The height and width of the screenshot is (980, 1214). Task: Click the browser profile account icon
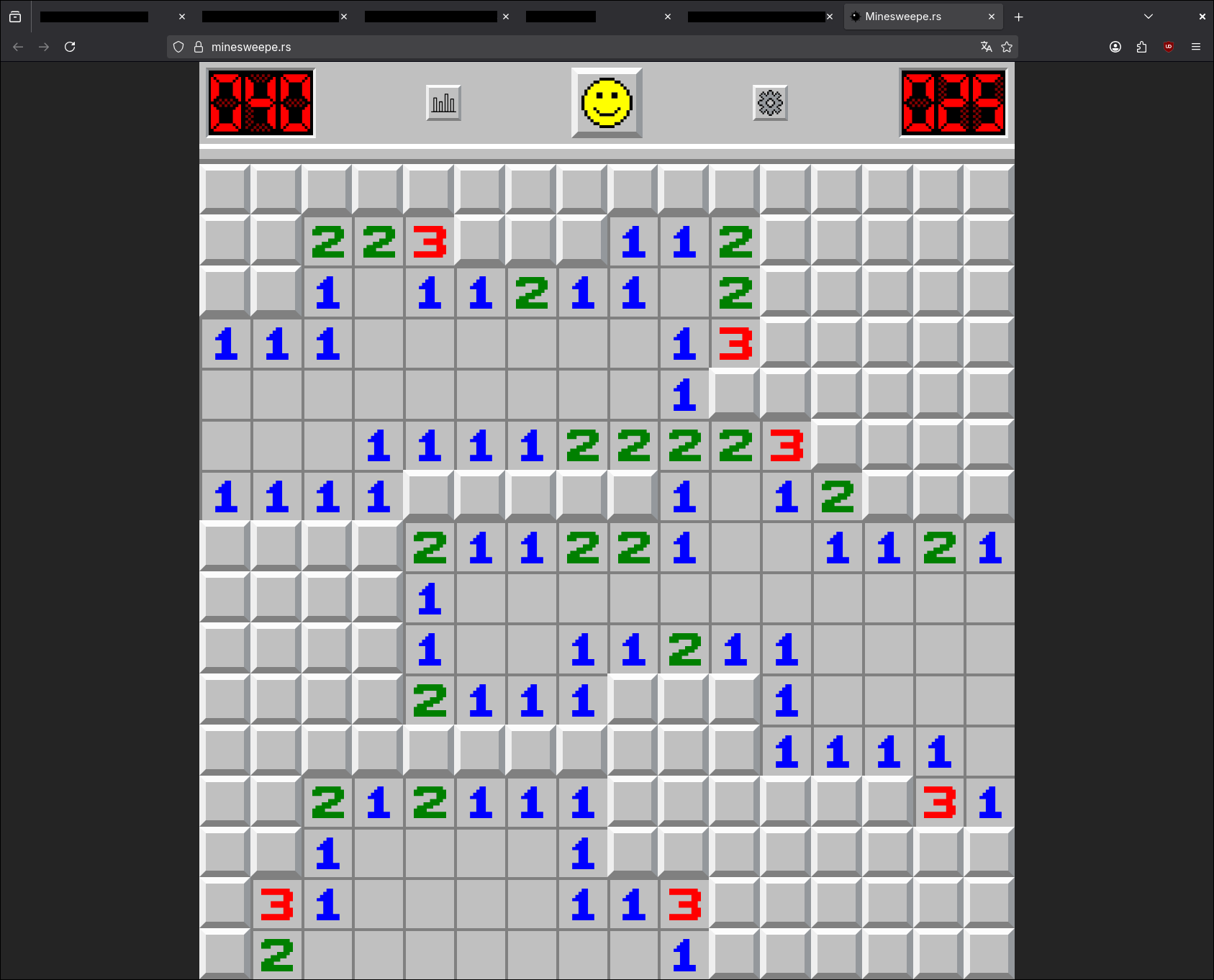(x=1115, y=47)
